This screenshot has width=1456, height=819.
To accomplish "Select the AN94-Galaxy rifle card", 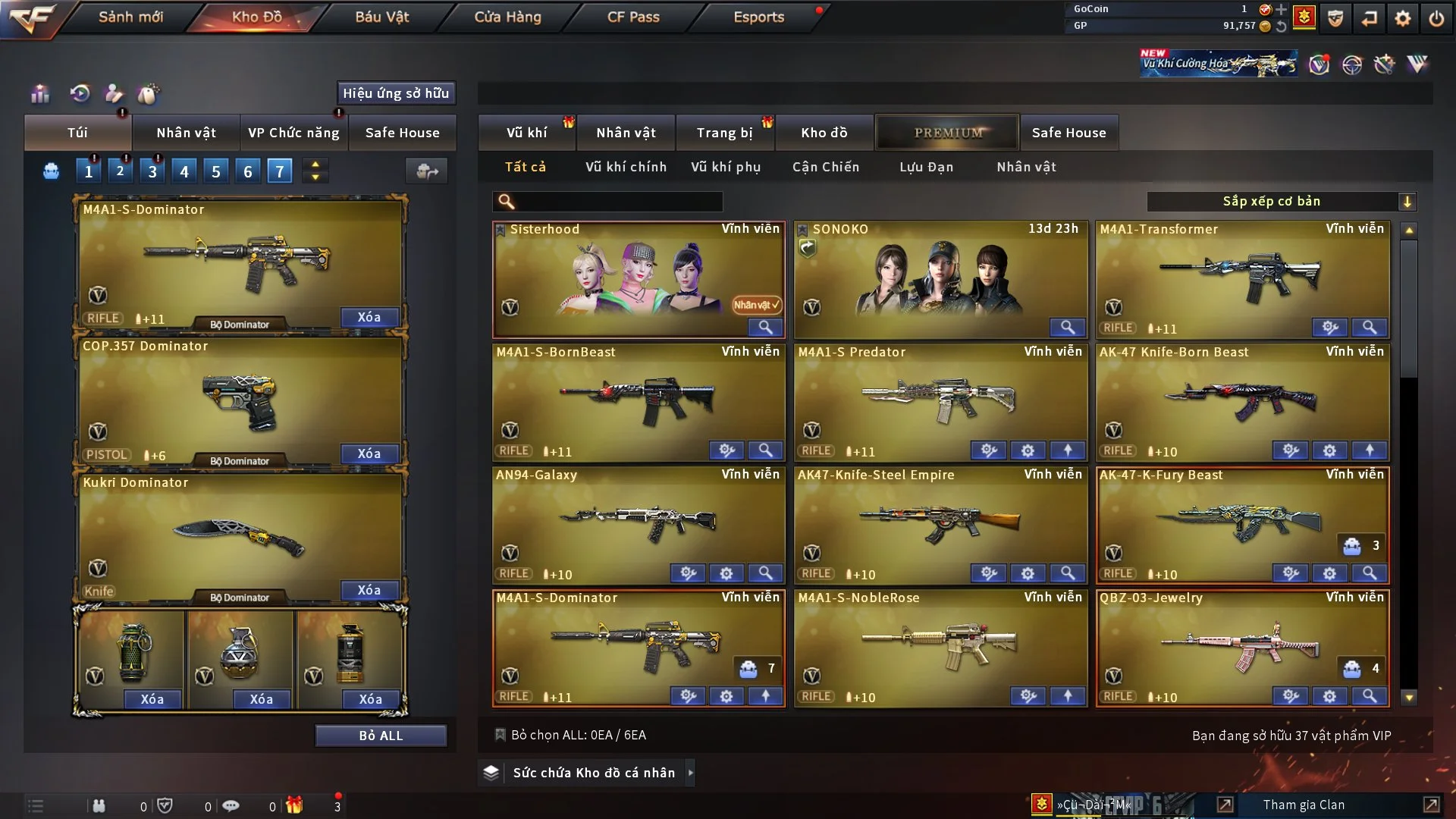I will point(639,523).
